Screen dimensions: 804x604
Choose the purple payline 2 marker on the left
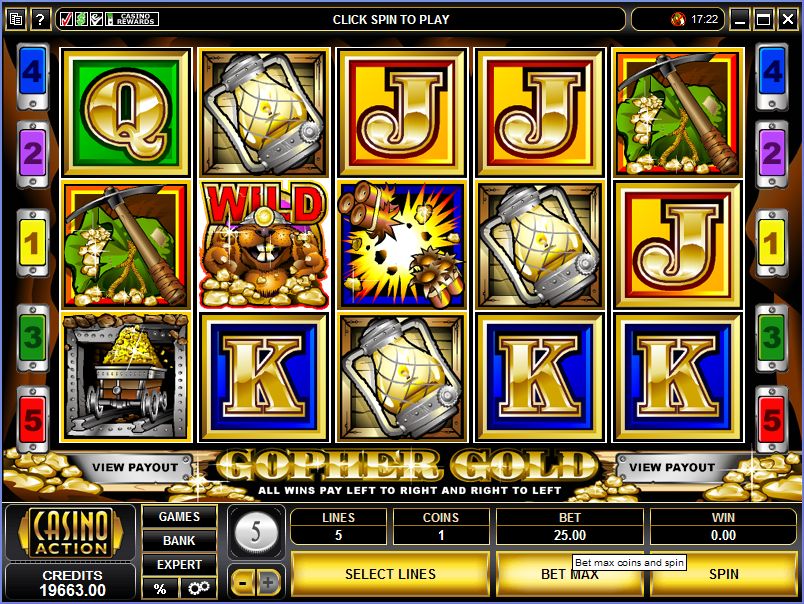(32, 153)
